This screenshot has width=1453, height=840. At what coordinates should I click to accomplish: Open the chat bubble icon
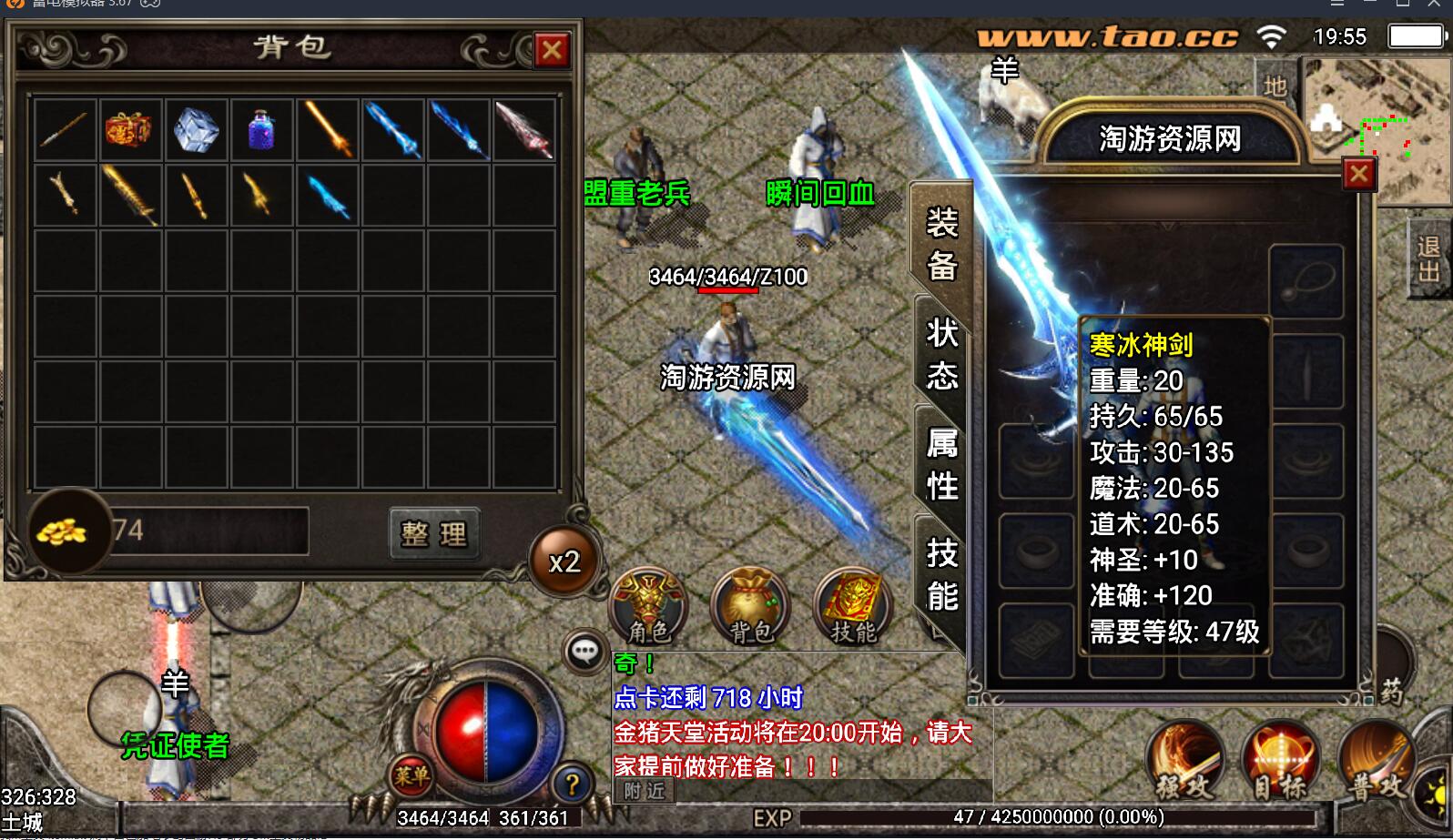point(584,652)
